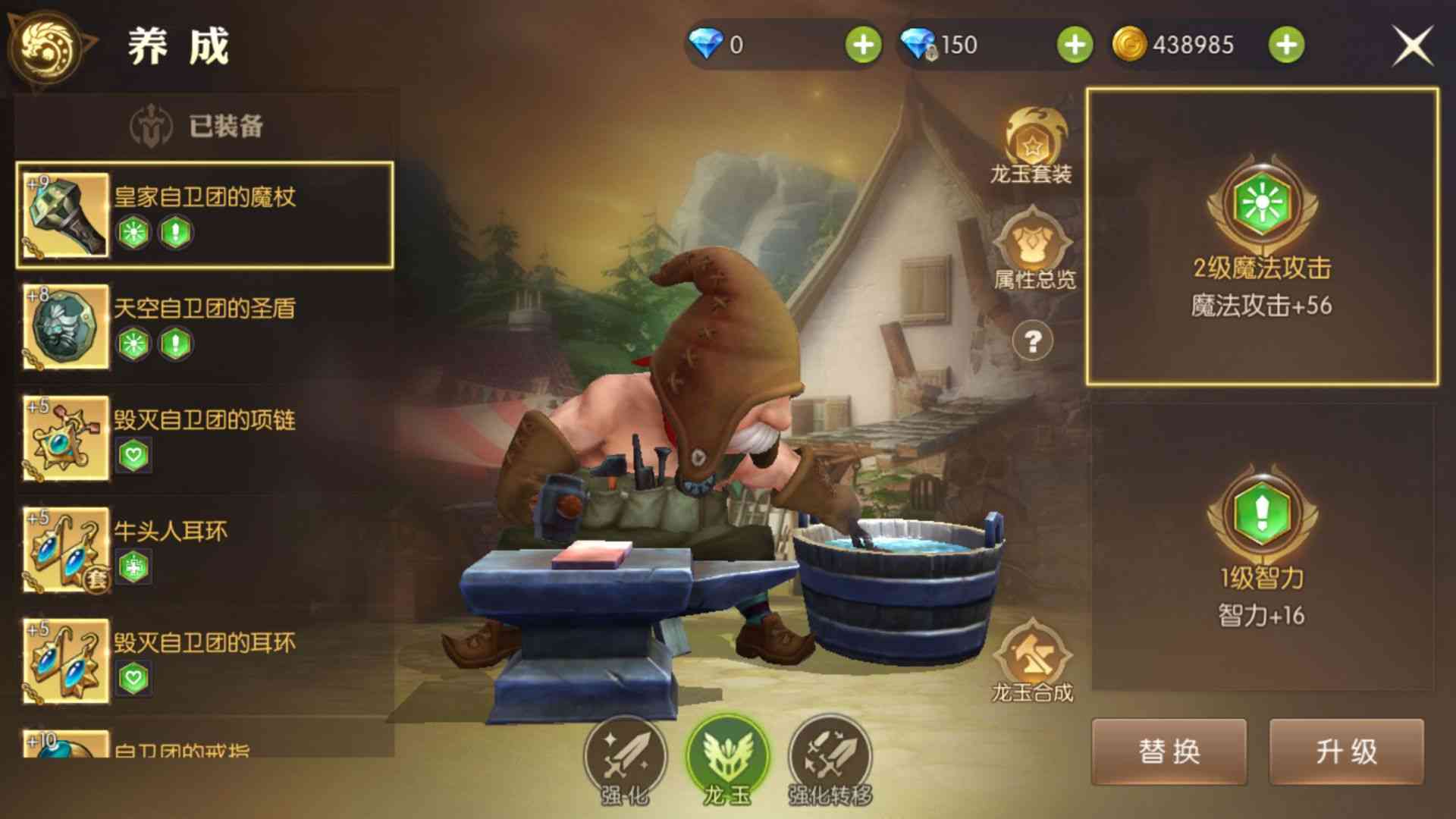Pick the 牛头人耳环 earring row

205,549
